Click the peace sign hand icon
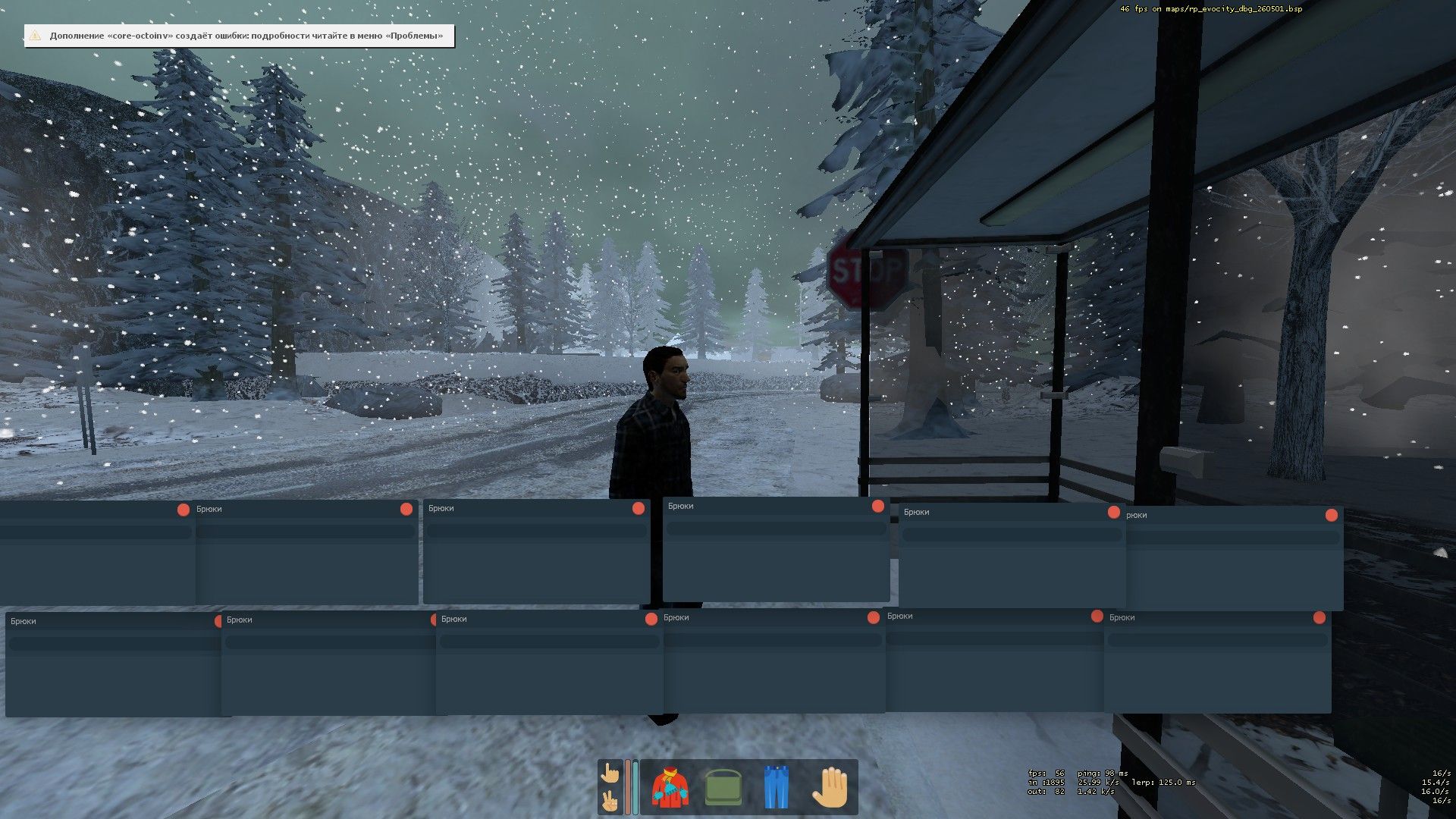 click(x=610, y=801)
